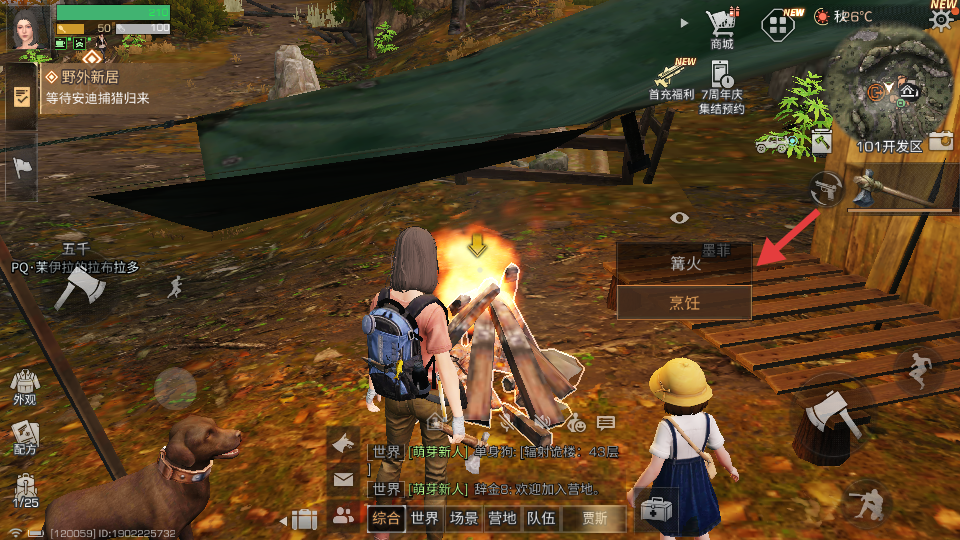Open the mail envelope icon
960x540 pixels.
click(x=343, y=480)
